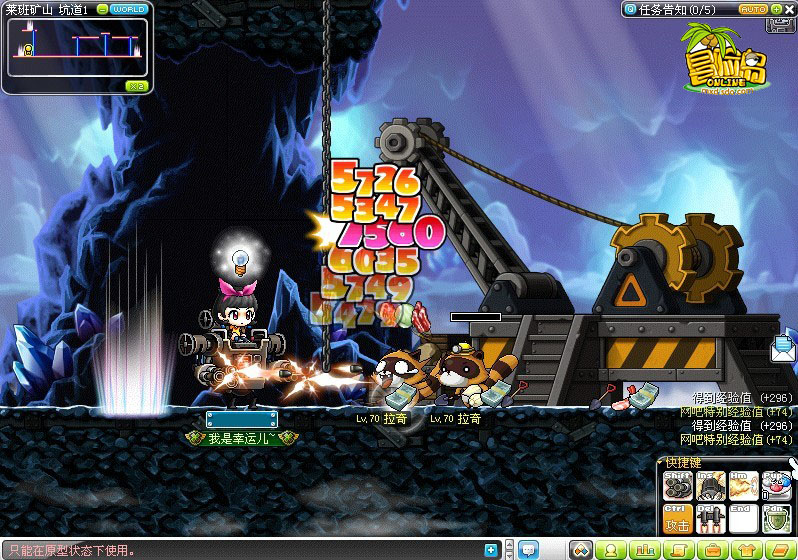Activate the Shift gatling gun skill
The height and width of the screenshot is (560, 798).
tap(678, 486)
